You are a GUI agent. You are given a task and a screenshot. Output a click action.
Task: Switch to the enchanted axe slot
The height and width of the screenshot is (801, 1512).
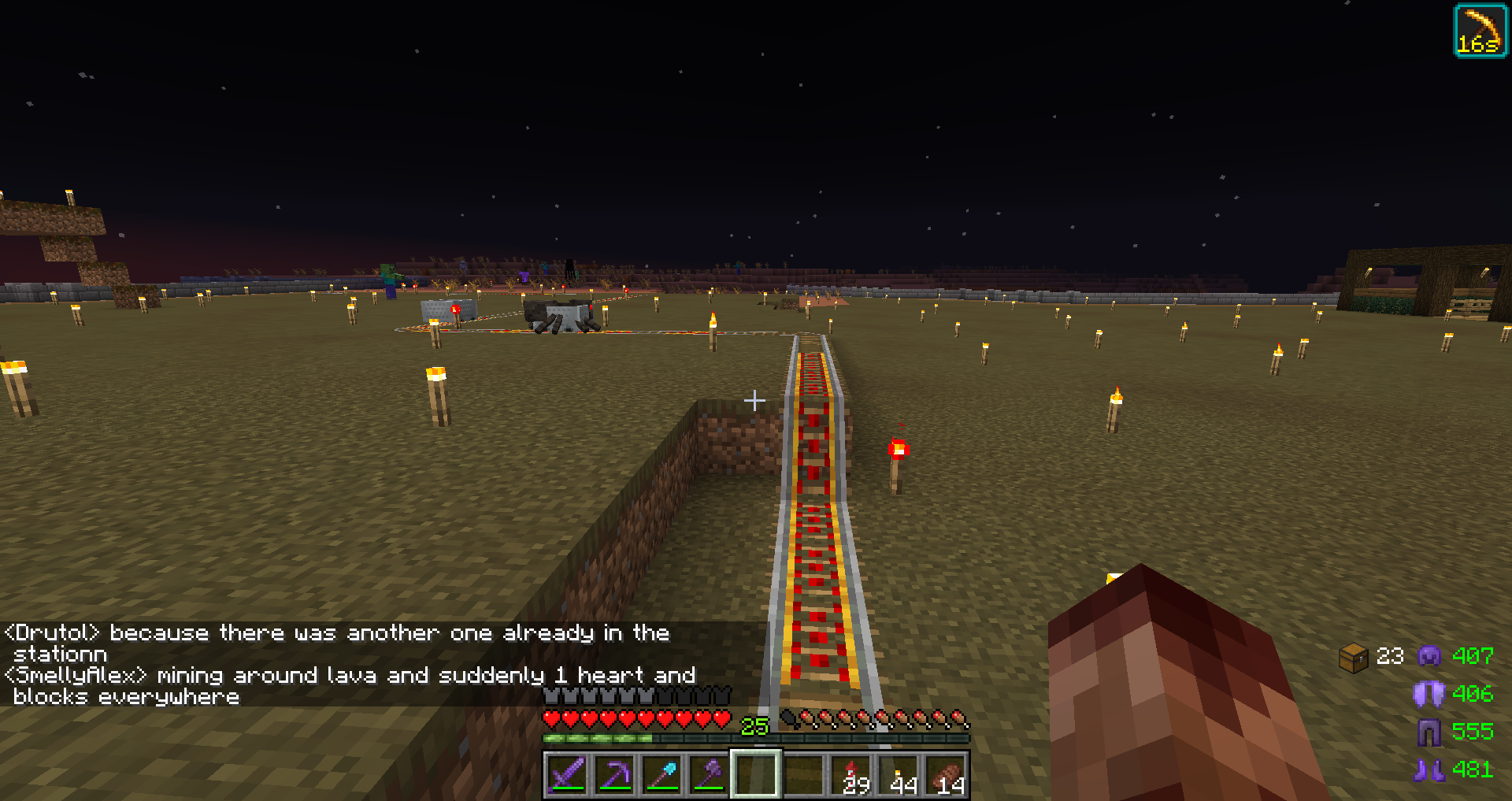pyautogui.click(x=709, y=774)
